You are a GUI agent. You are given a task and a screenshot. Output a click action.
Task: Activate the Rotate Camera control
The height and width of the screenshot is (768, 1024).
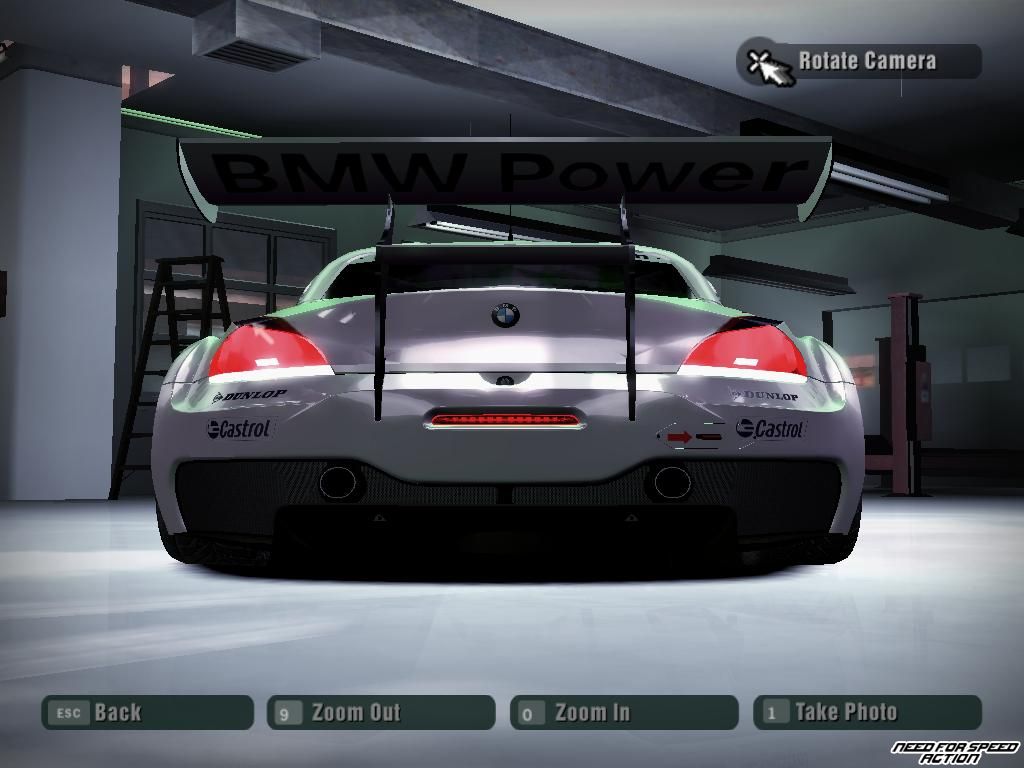click(860, 61)
